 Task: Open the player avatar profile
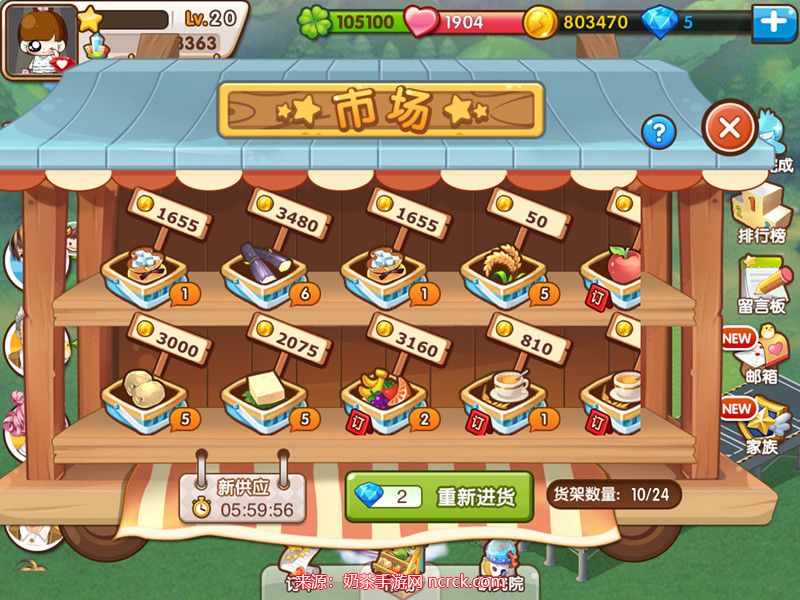40,40
